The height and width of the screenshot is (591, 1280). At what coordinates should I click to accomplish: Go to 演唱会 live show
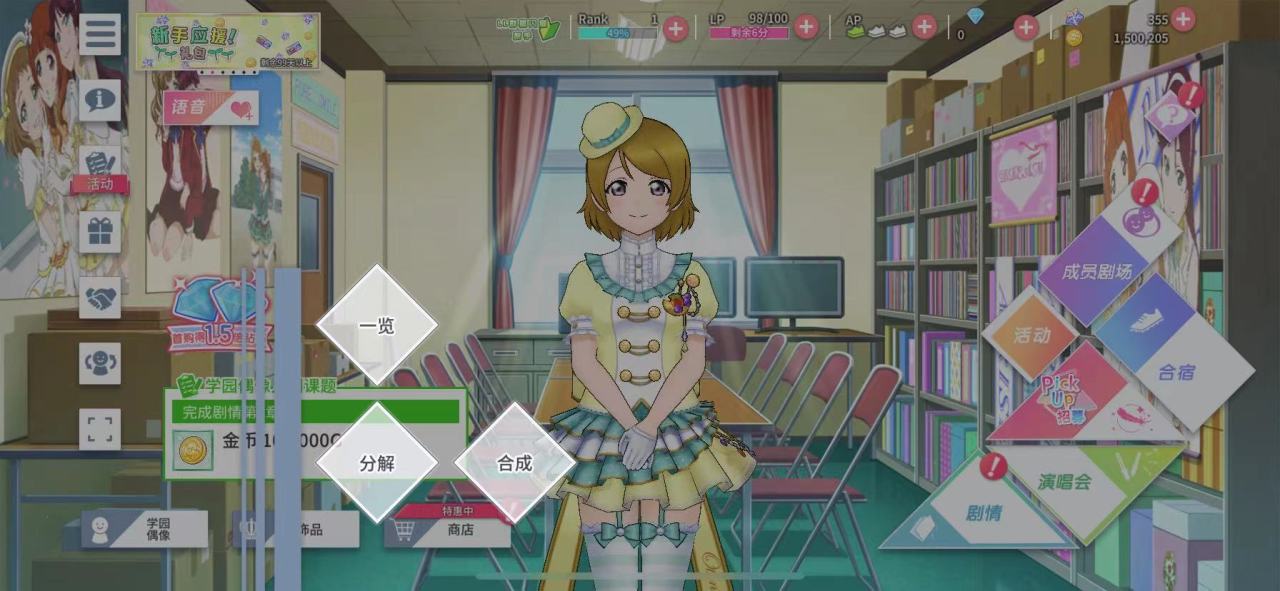pyautogui.click(x=1066, y=482)
